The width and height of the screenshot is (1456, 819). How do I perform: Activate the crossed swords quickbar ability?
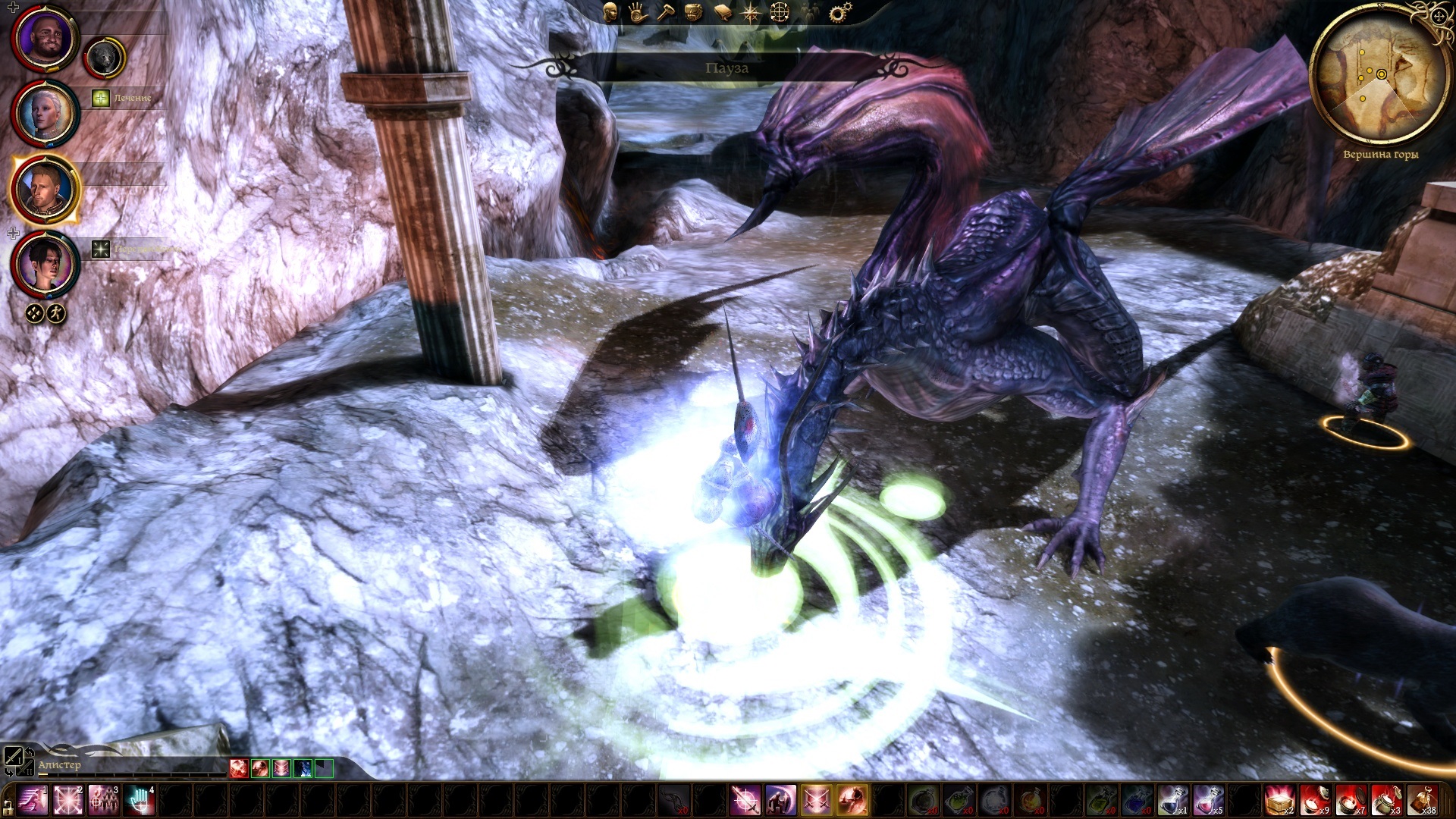(816, 801)
